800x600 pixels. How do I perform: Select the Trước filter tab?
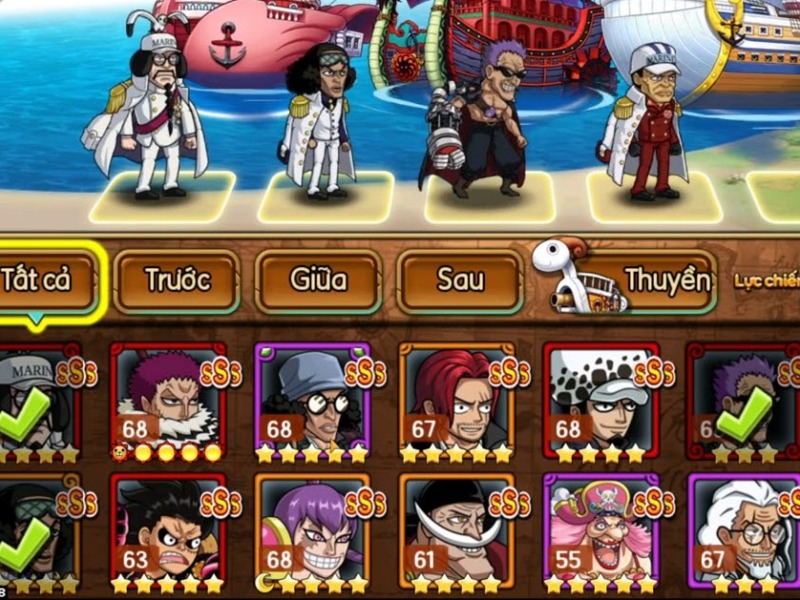(176, 281)
